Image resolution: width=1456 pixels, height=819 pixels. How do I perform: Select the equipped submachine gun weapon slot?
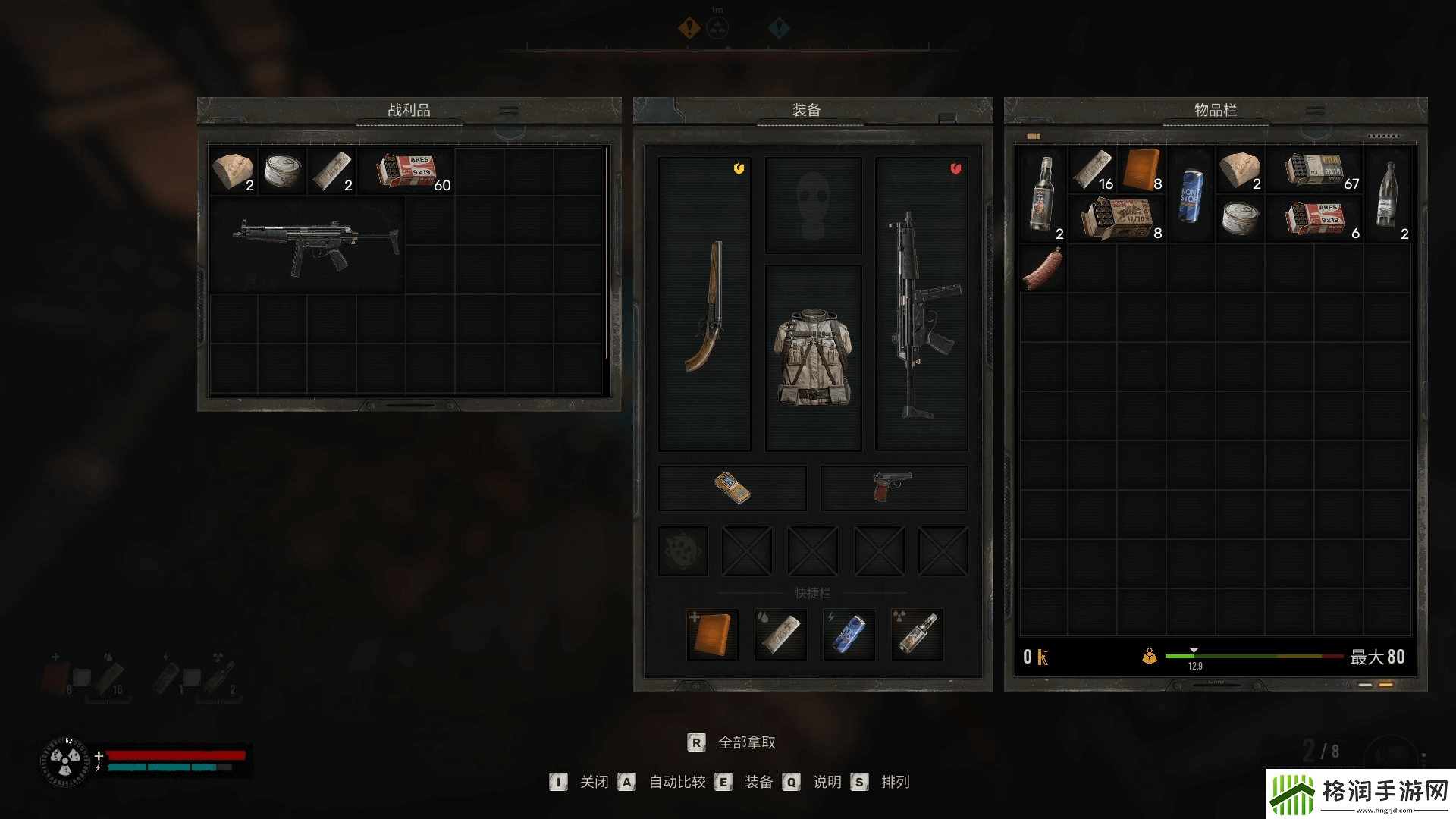coord(921,305)
